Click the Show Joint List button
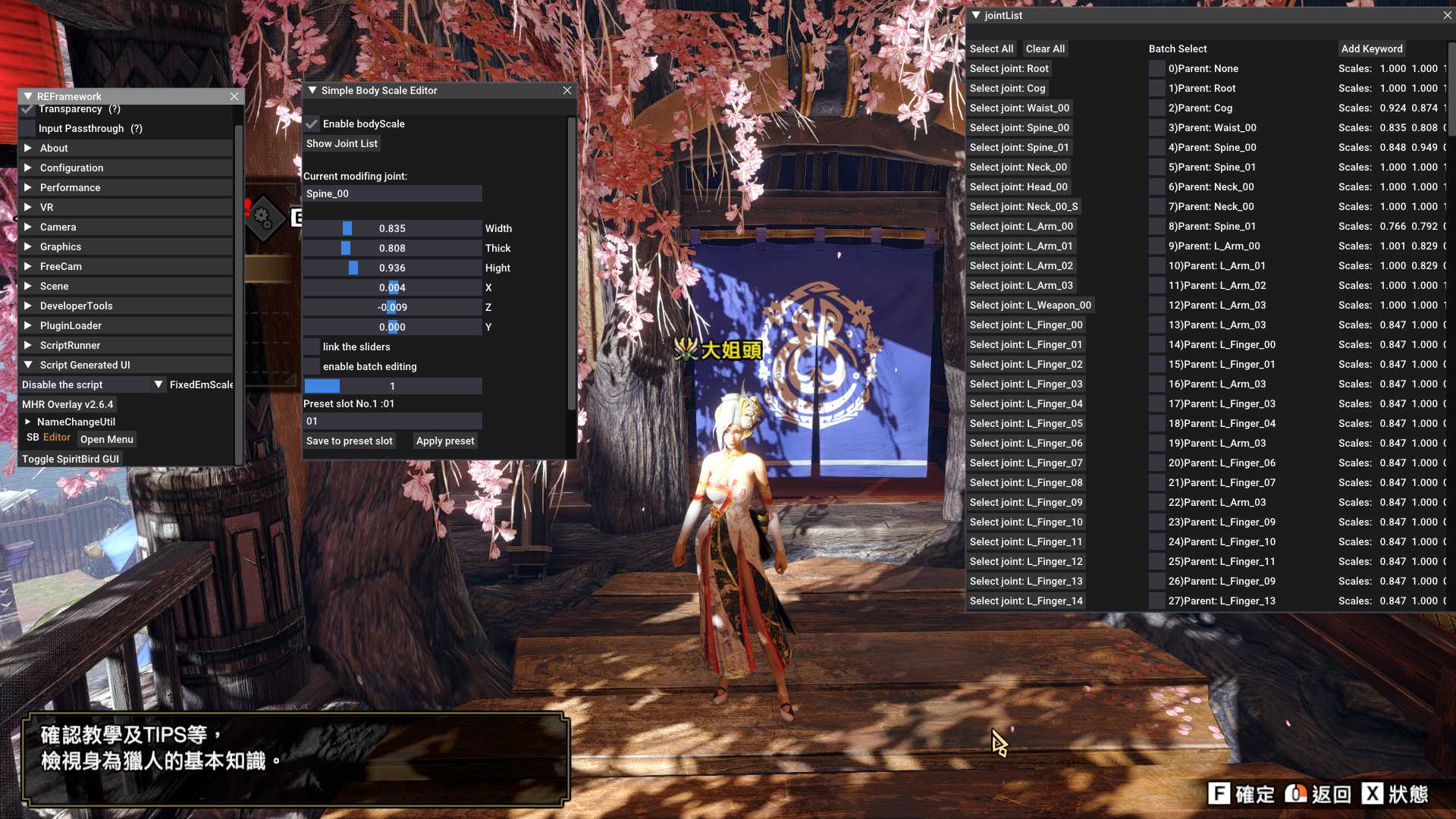 tap(341, 143)
